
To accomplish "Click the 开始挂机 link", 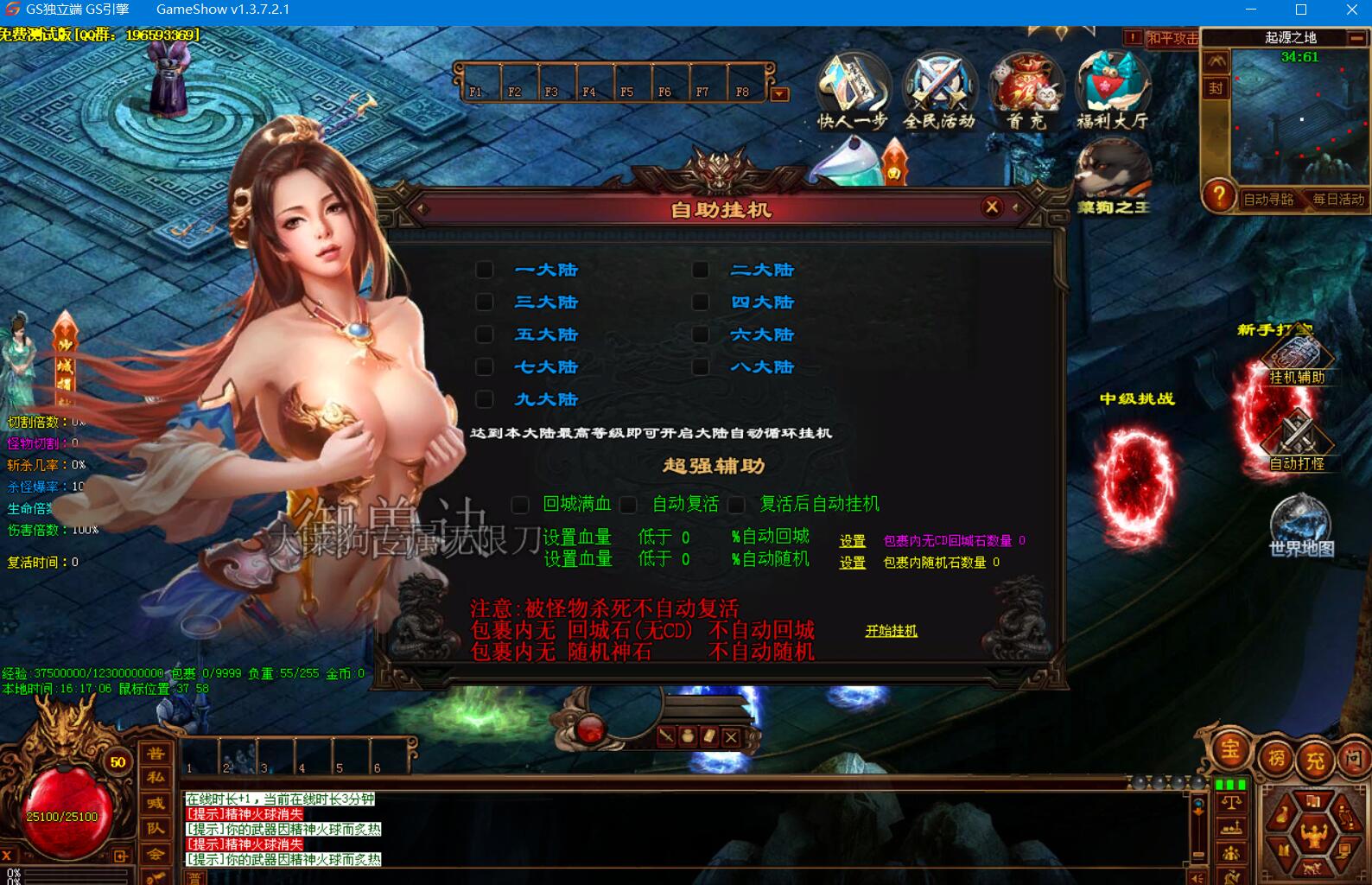I will [x=892, y=631].
